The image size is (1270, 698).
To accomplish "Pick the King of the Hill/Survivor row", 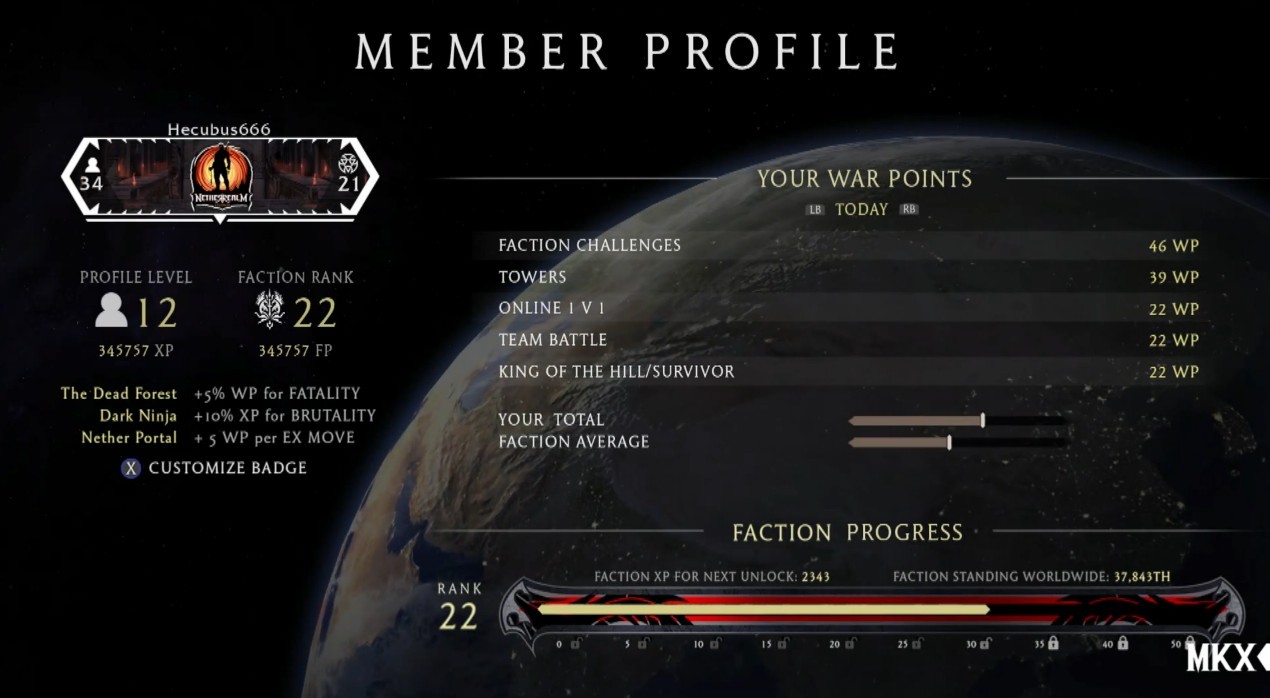I will (848, 372).
